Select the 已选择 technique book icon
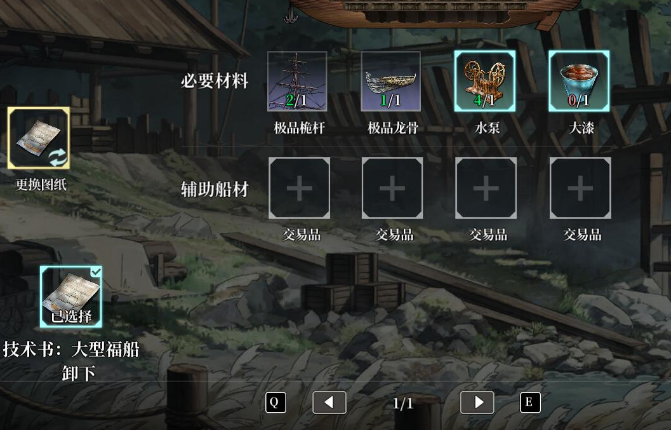This screenshot has width=671, height=430. [x=71, y=296]
